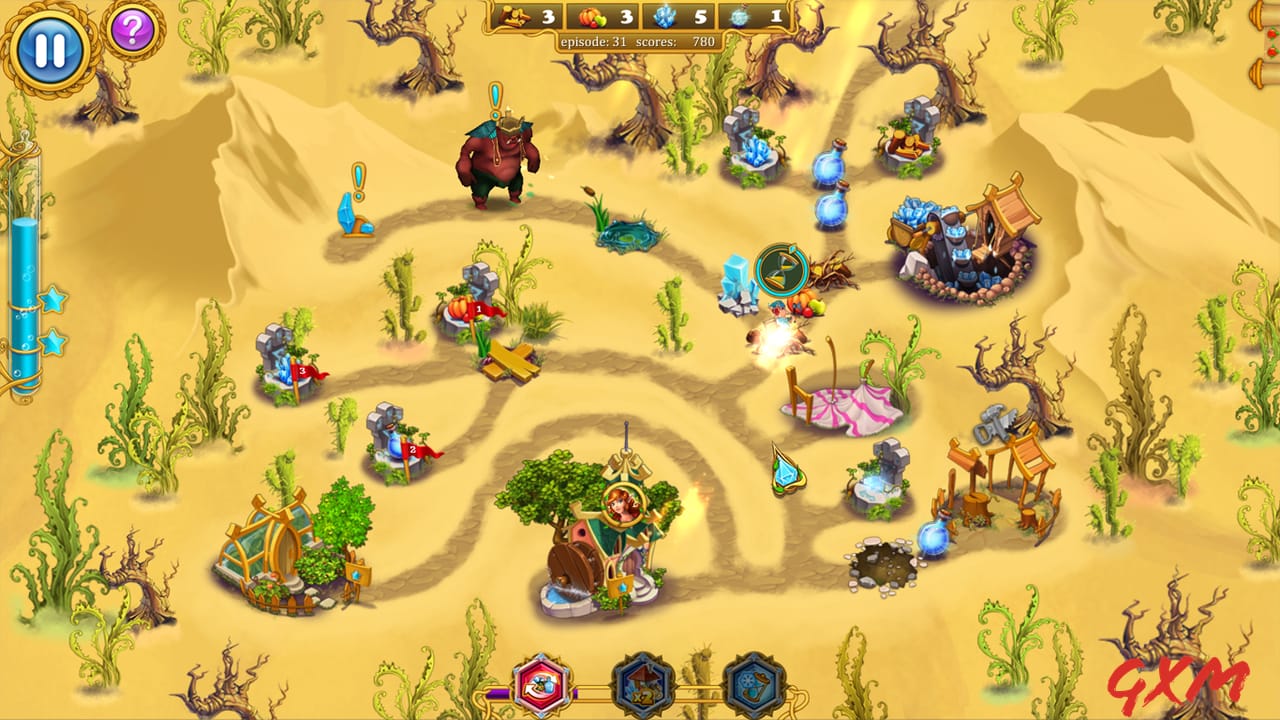
Task: Click the crystal resource counter
Action: coord(668,17)
